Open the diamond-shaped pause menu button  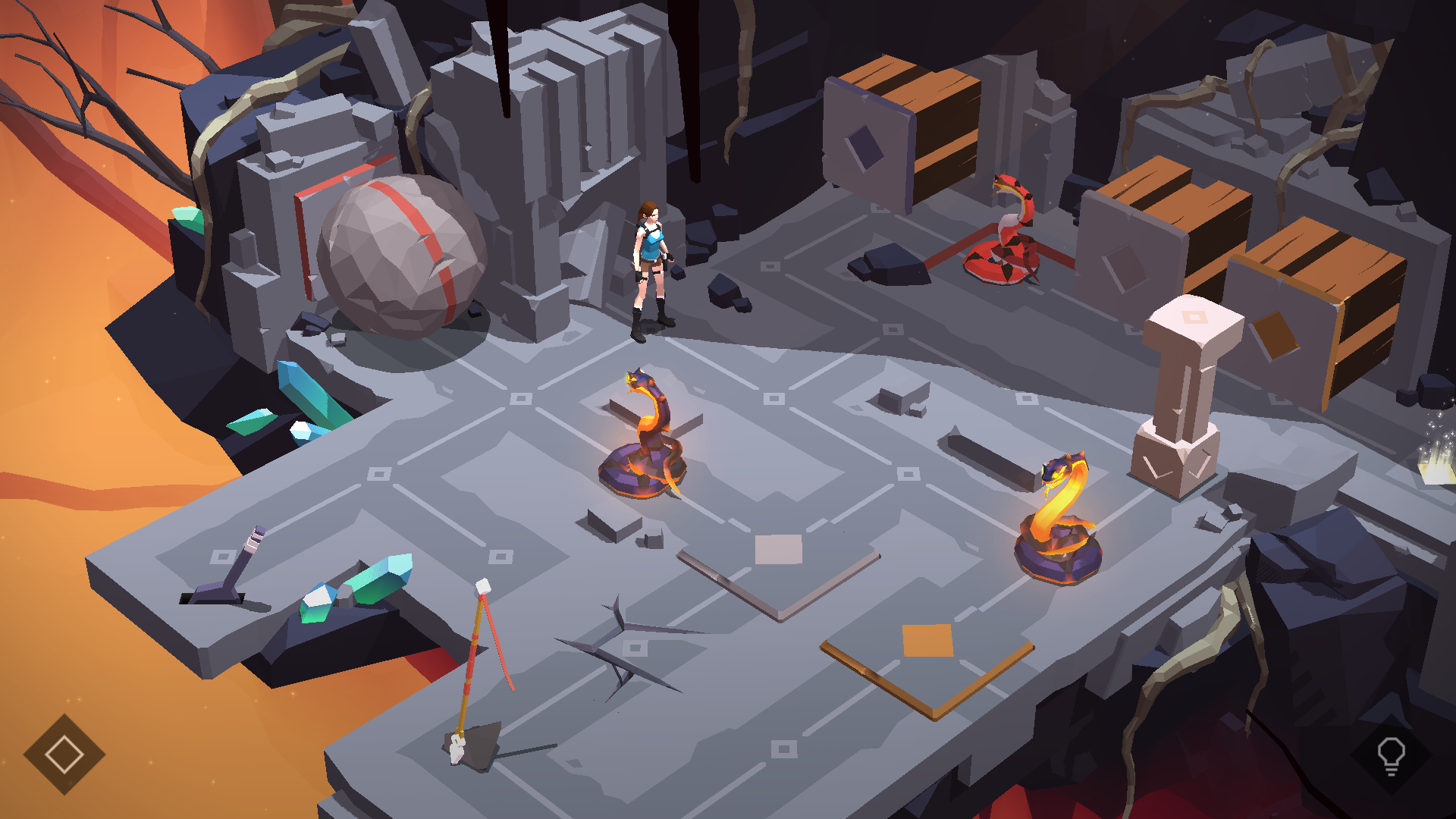coord(64,754)
